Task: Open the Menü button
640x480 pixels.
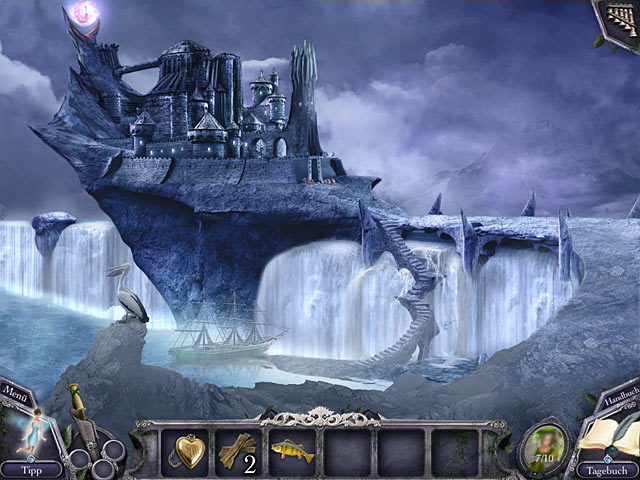Action: click(16, 389)
